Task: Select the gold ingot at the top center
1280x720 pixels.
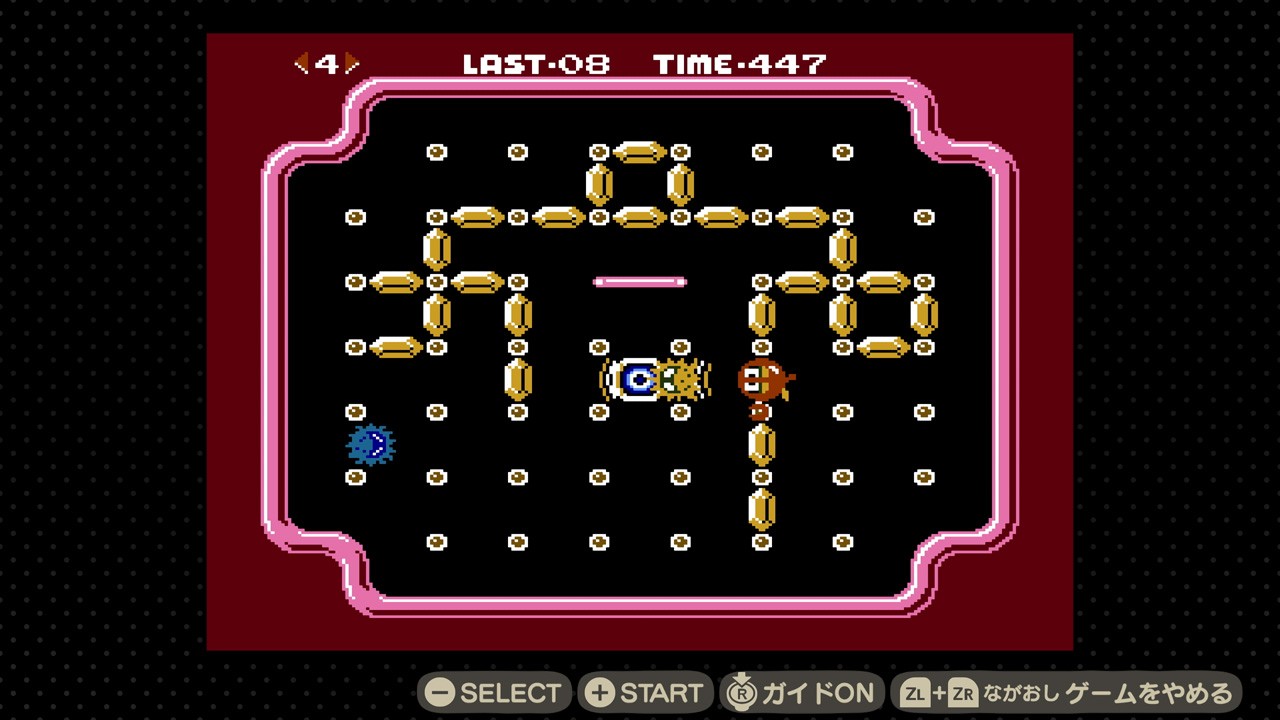Action: pyautogui.click(x=639, y=152)
